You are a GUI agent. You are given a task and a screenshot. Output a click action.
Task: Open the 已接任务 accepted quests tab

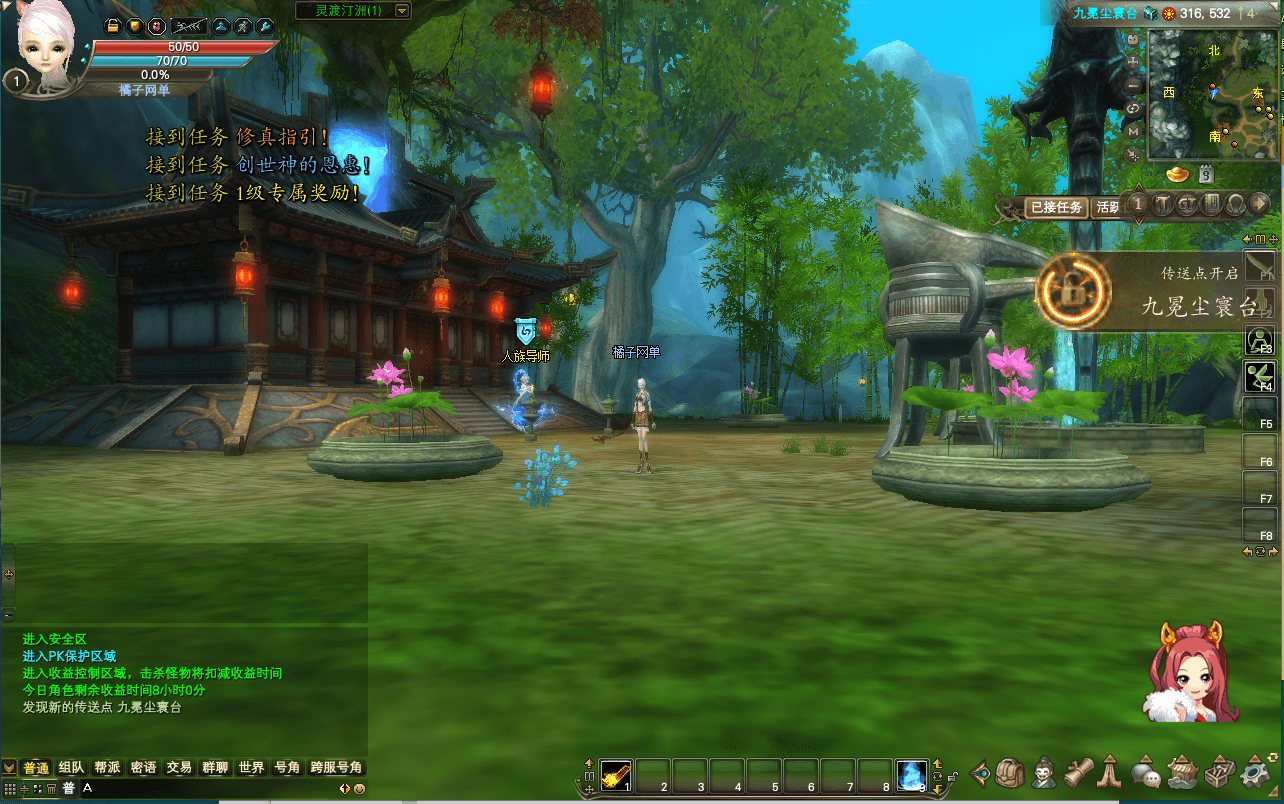pyautogui.click(x=1056, y=208)
